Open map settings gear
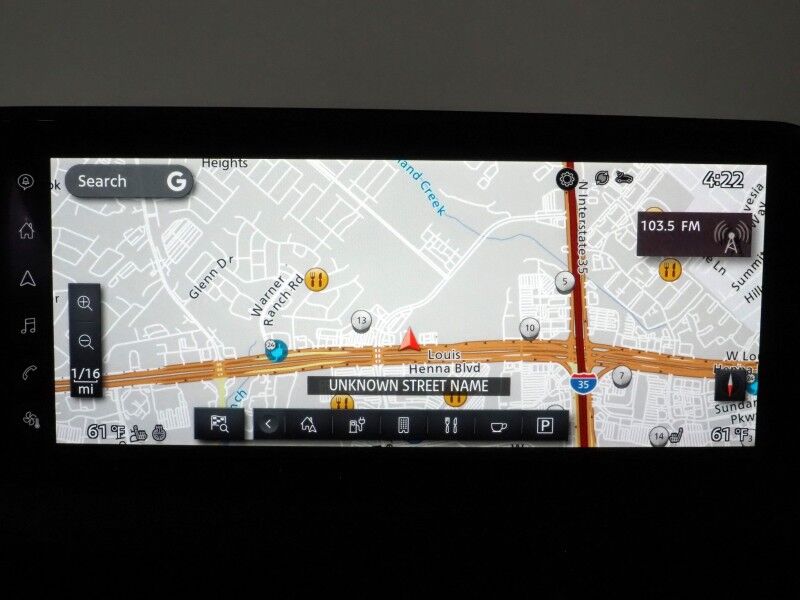This screenshot has width=800, height=600. tap(567, 179)
